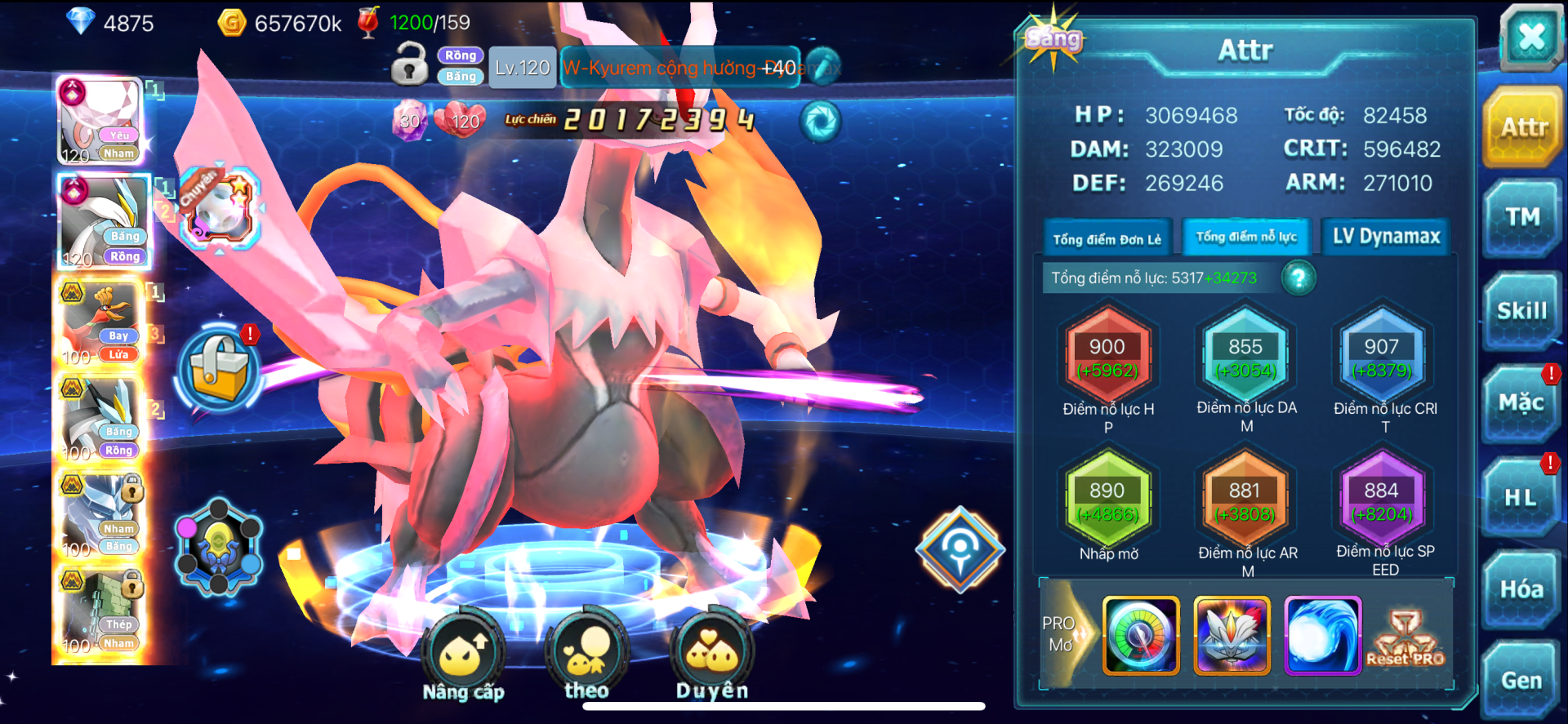Open the yellow shopping basket icon

[x=219, y=368]
